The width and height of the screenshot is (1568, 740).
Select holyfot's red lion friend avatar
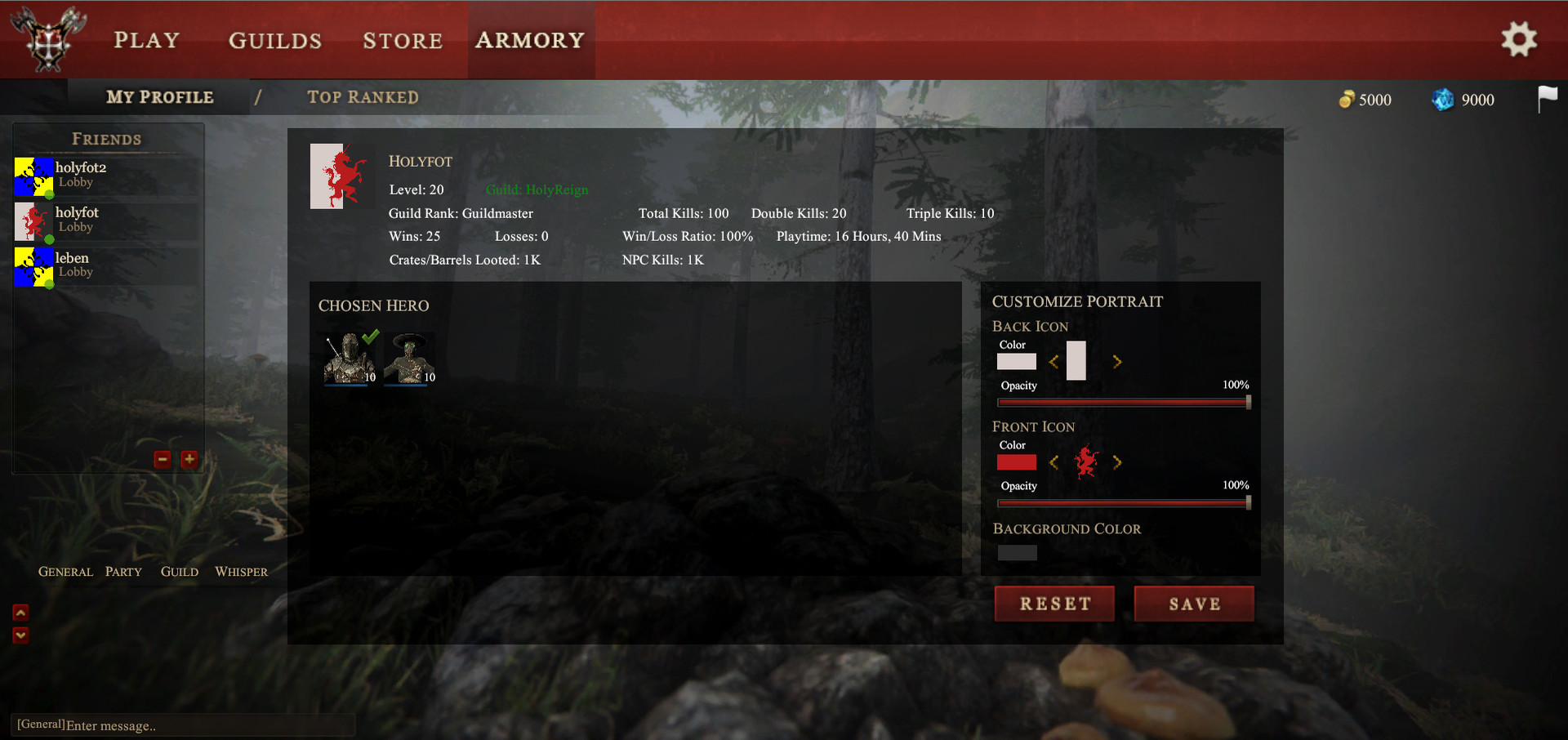tap(33, 221)
